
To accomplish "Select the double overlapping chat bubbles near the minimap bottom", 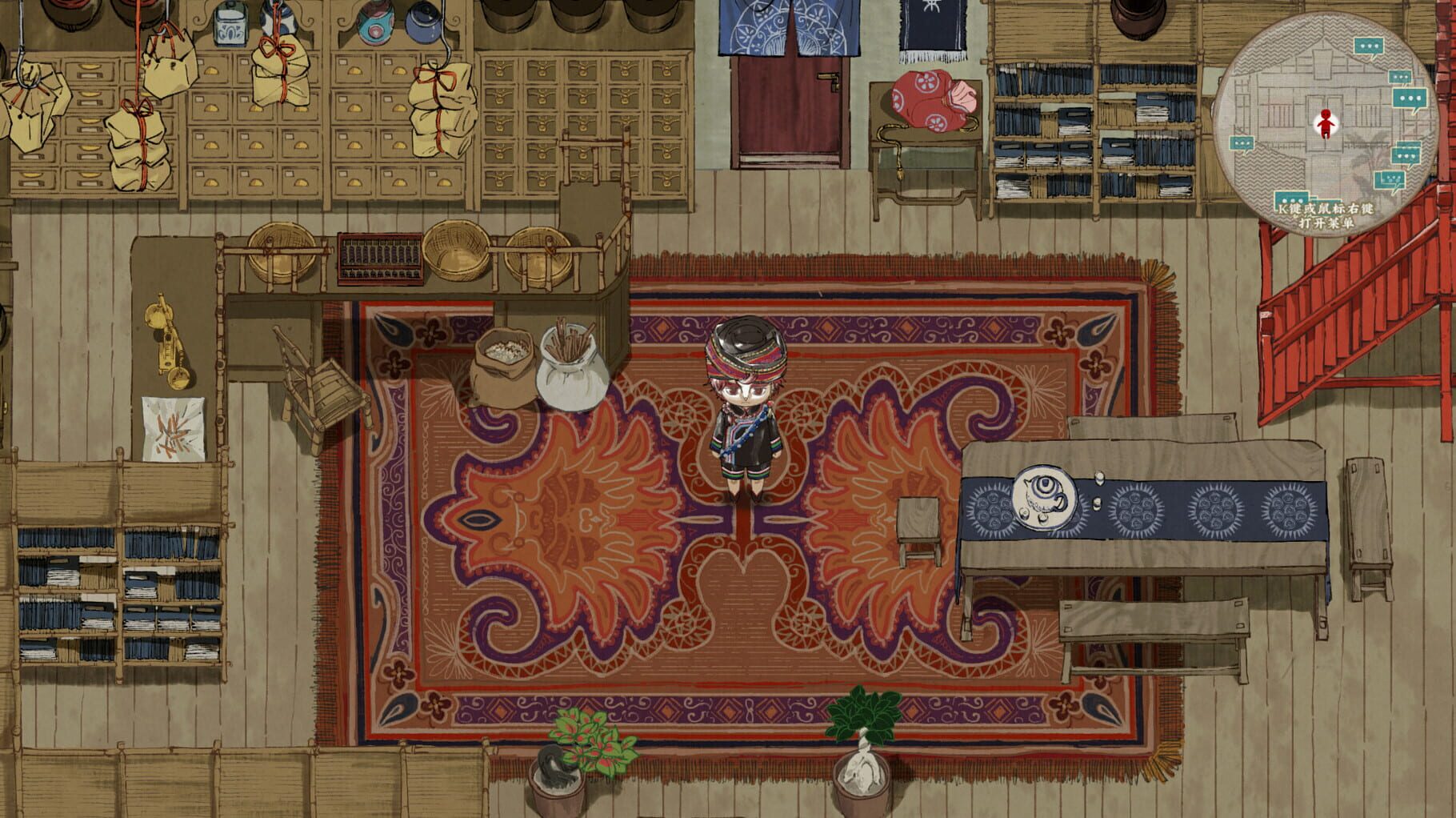I will [1391, 180].
